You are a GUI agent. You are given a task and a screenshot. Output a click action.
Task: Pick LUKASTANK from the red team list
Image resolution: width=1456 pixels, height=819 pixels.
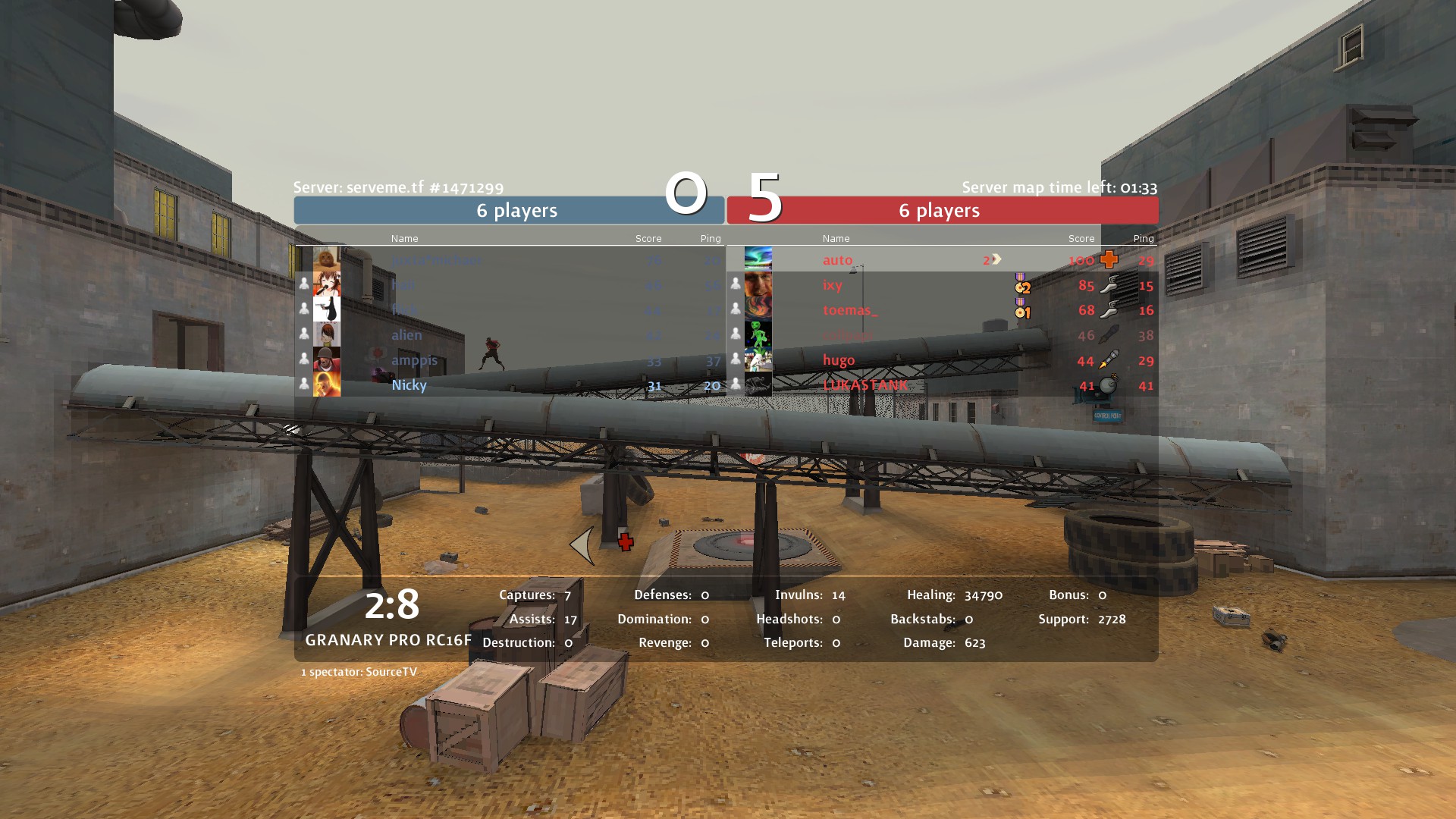click(865, 385)
